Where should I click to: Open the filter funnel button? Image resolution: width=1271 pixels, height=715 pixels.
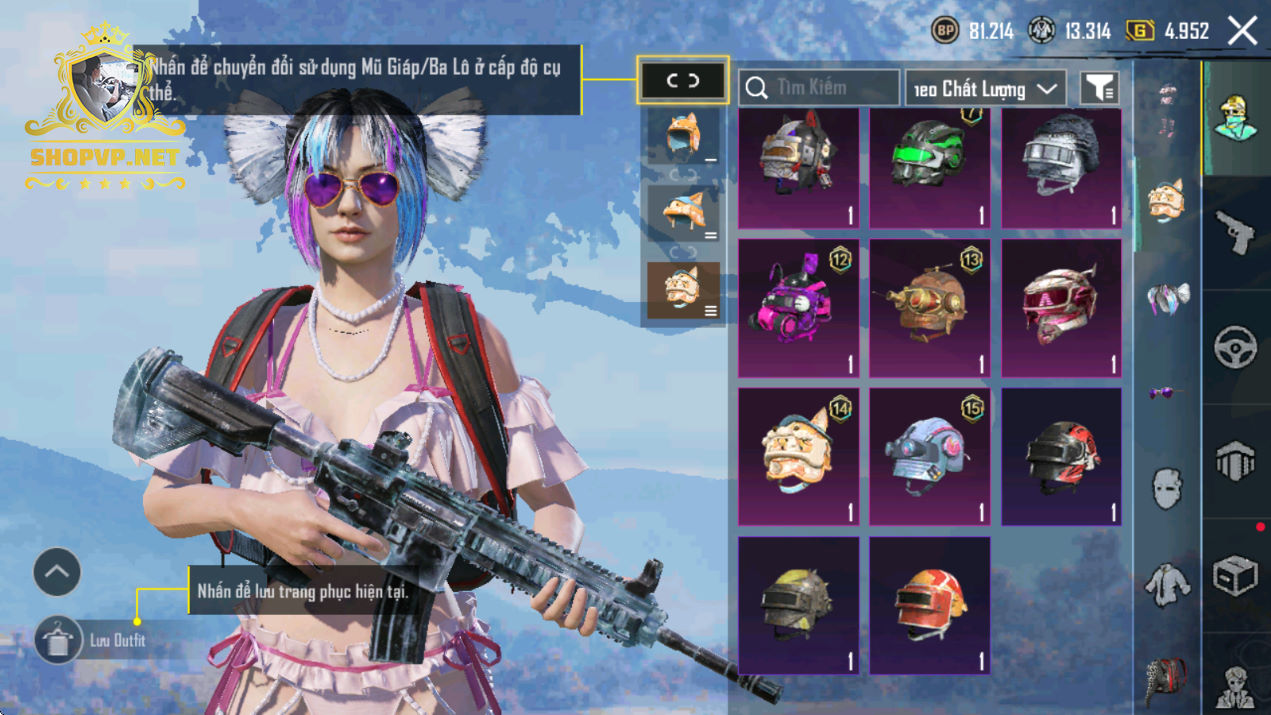pos(1099,89)
